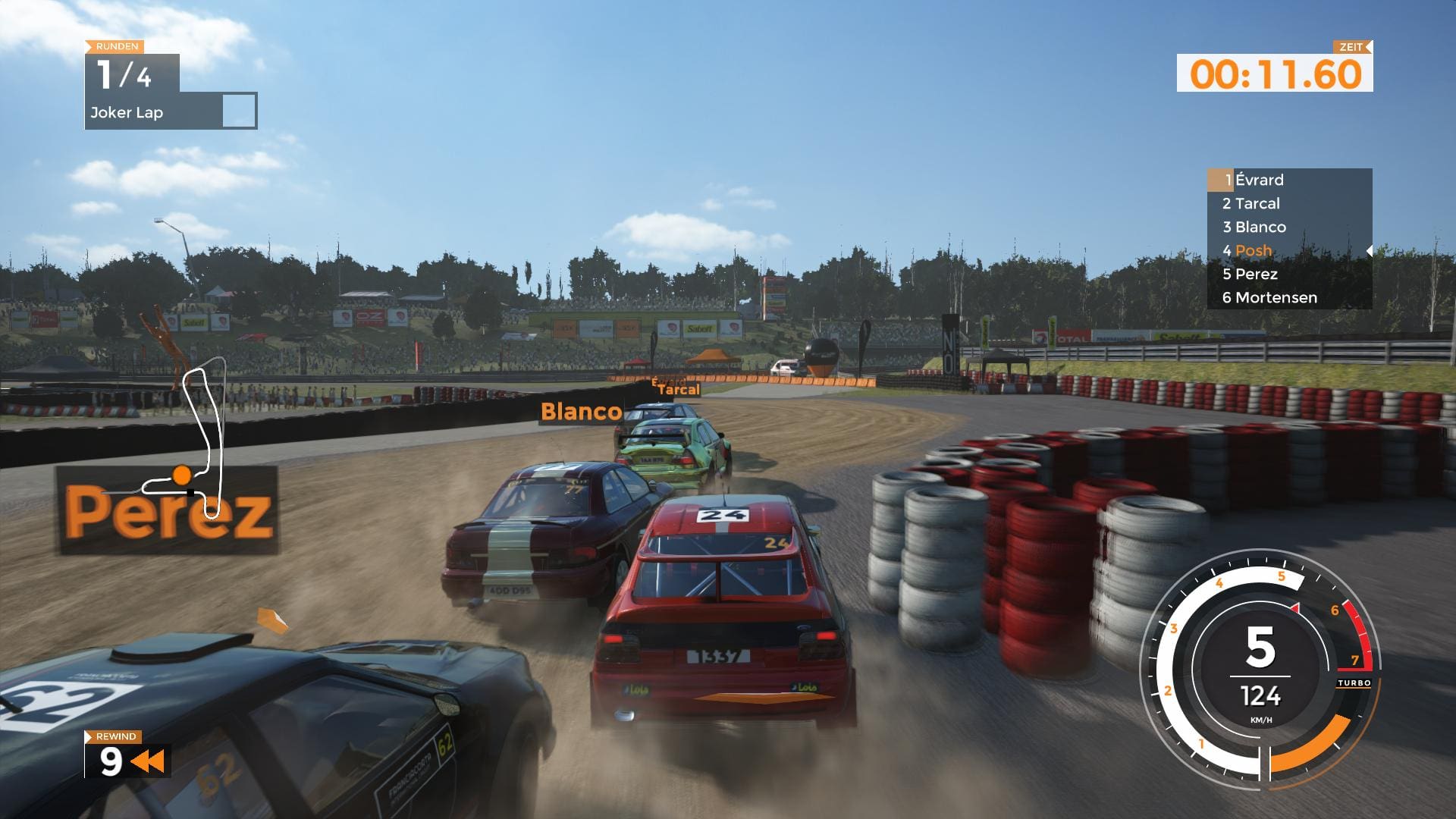
Task: Choose Tarcal's row in the standings
Action: point(1257,203)
